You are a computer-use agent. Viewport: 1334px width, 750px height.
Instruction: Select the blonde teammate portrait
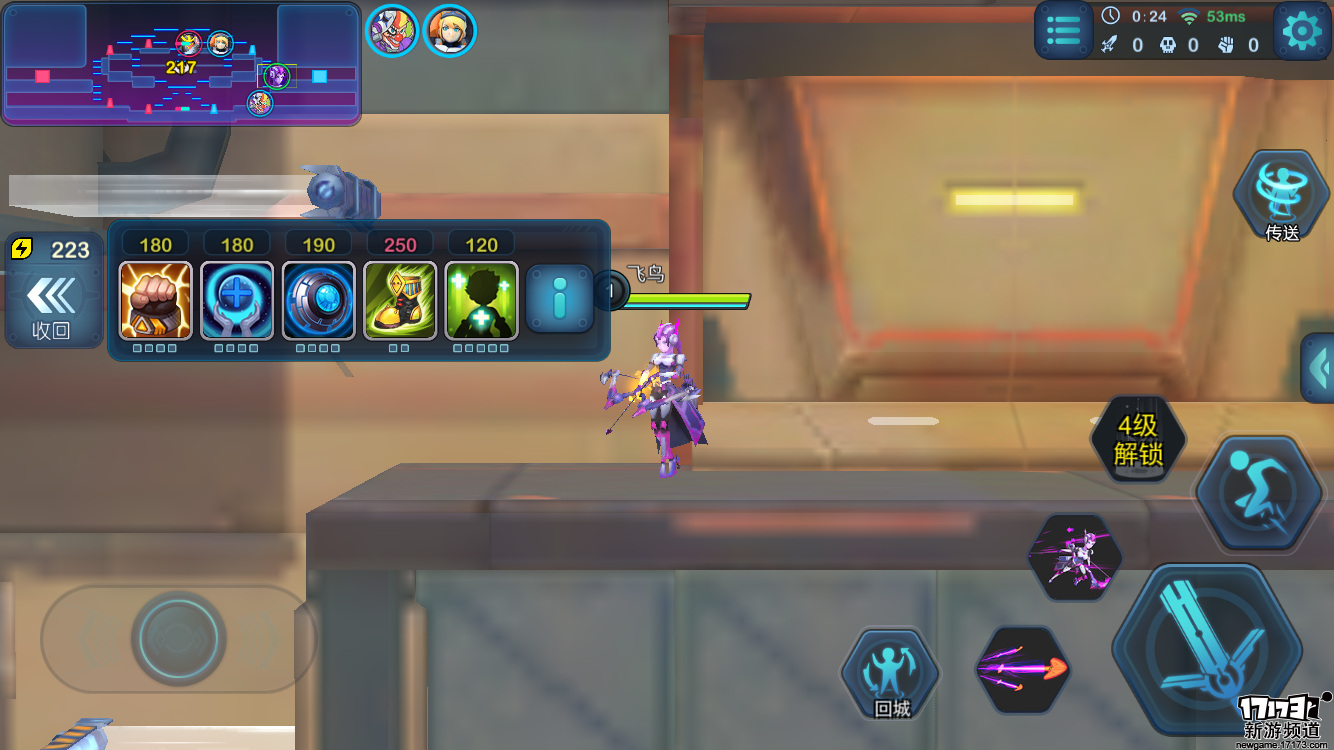[x=449, y=31]
